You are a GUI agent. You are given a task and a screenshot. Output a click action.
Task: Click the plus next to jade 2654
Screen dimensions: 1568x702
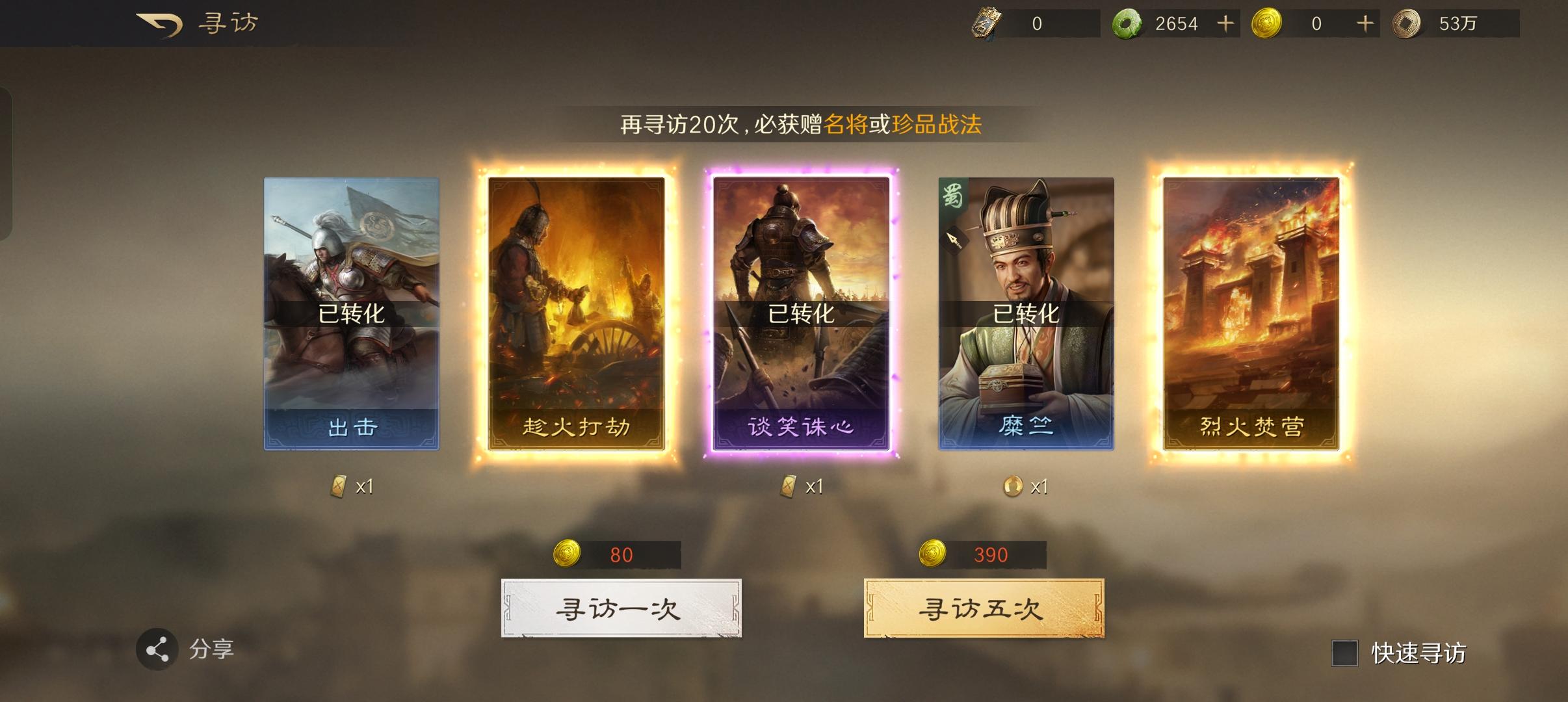pos(1227,23)
